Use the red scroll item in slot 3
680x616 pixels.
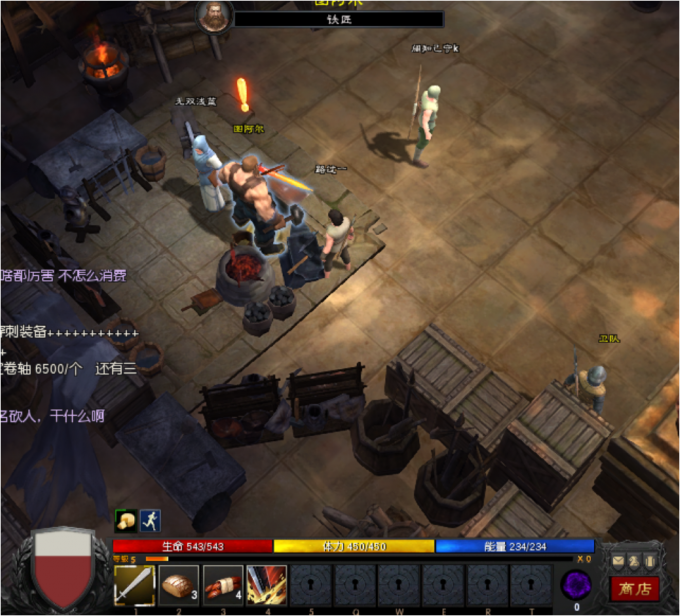point(223,584)
